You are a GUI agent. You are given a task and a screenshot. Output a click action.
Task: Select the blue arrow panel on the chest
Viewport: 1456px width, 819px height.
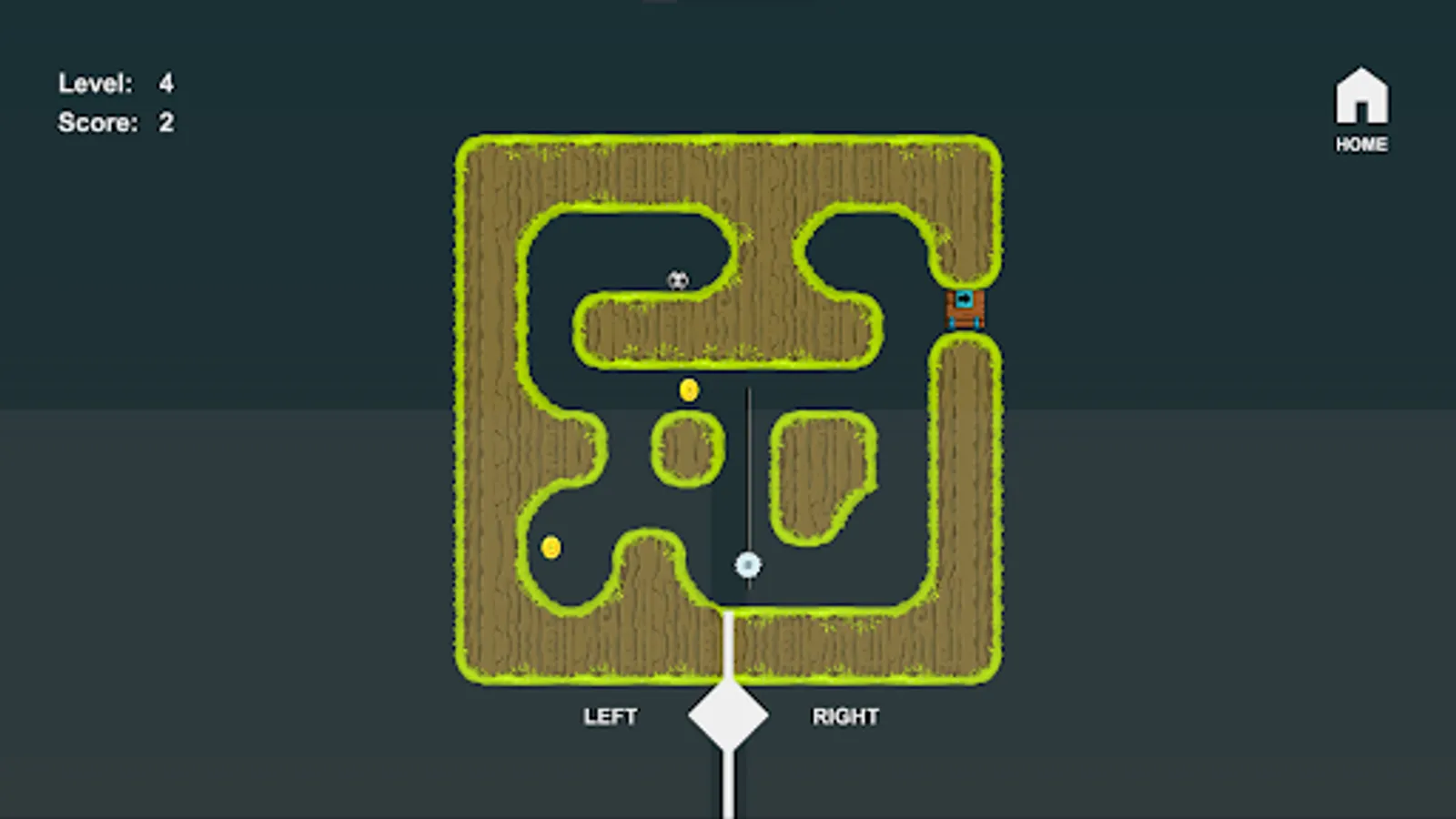[965, 299]
